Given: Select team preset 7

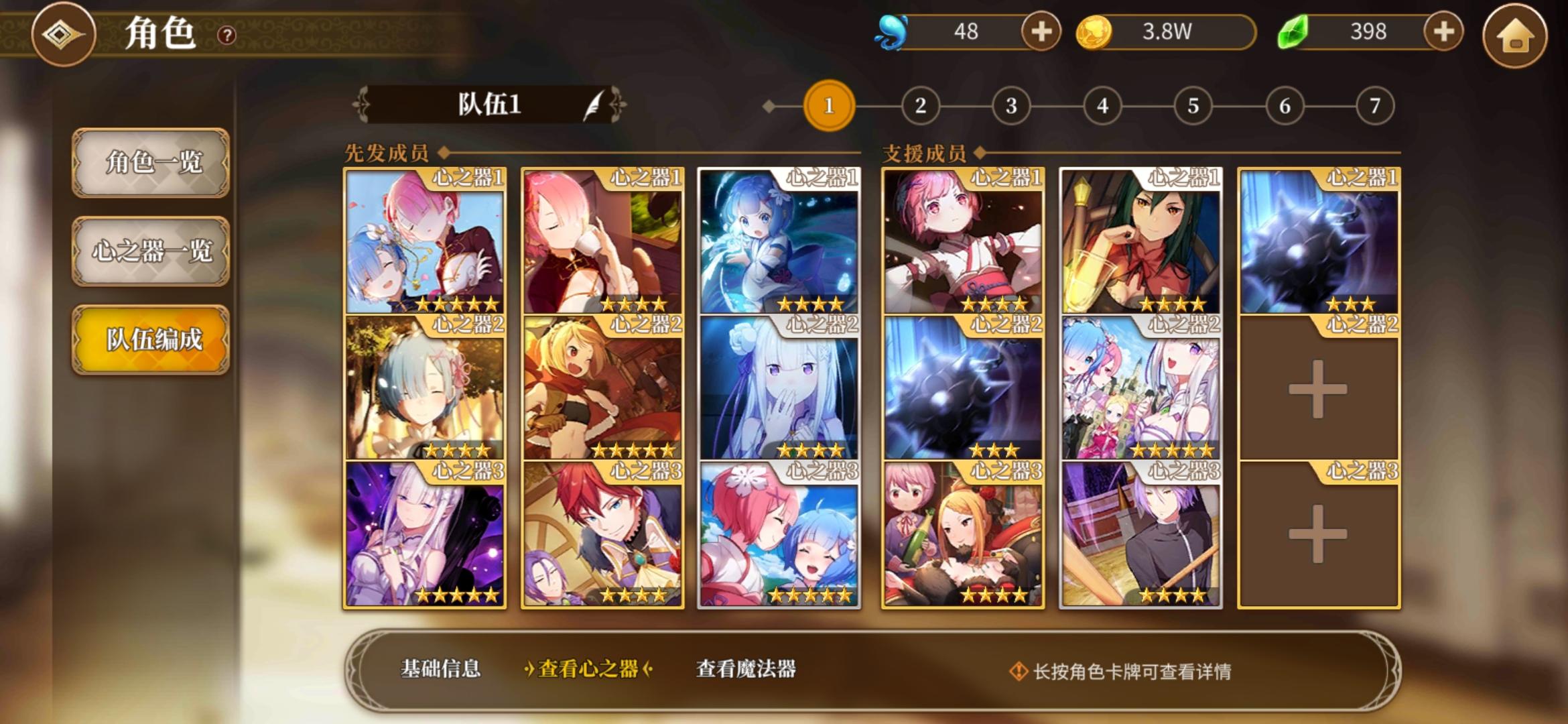Looking at the screenshot, I should point(1374,105).
